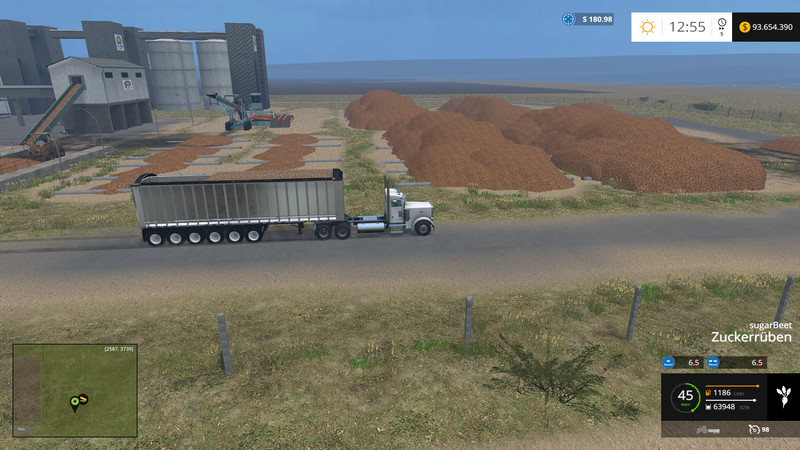This screenshot has height=450, width=800.
Task: Select the yellow vehicle marker on minimap
Action: click(84, 399)
